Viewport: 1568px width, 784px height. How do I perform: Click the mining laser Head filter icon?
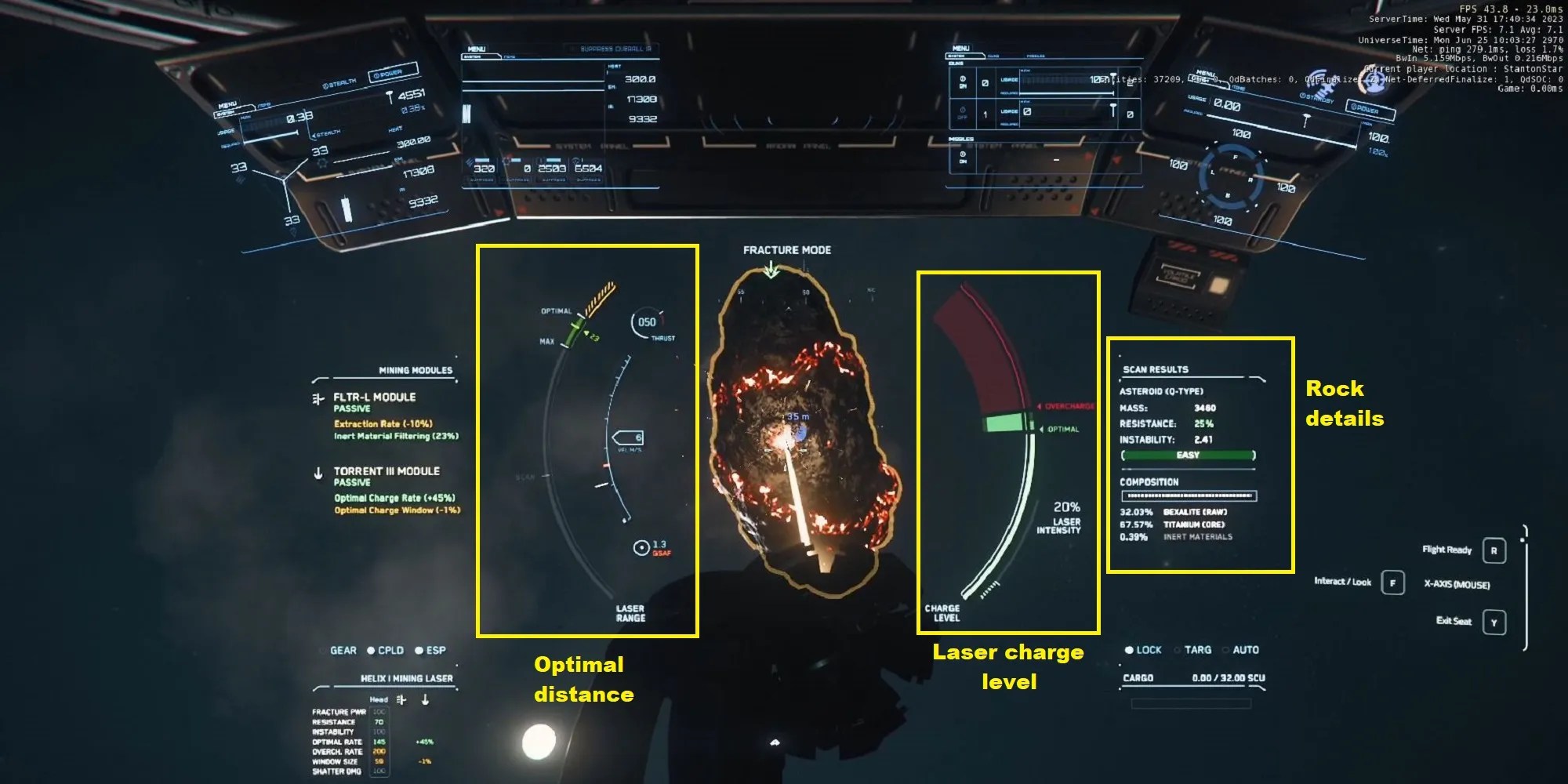click(x=400, y=699)
